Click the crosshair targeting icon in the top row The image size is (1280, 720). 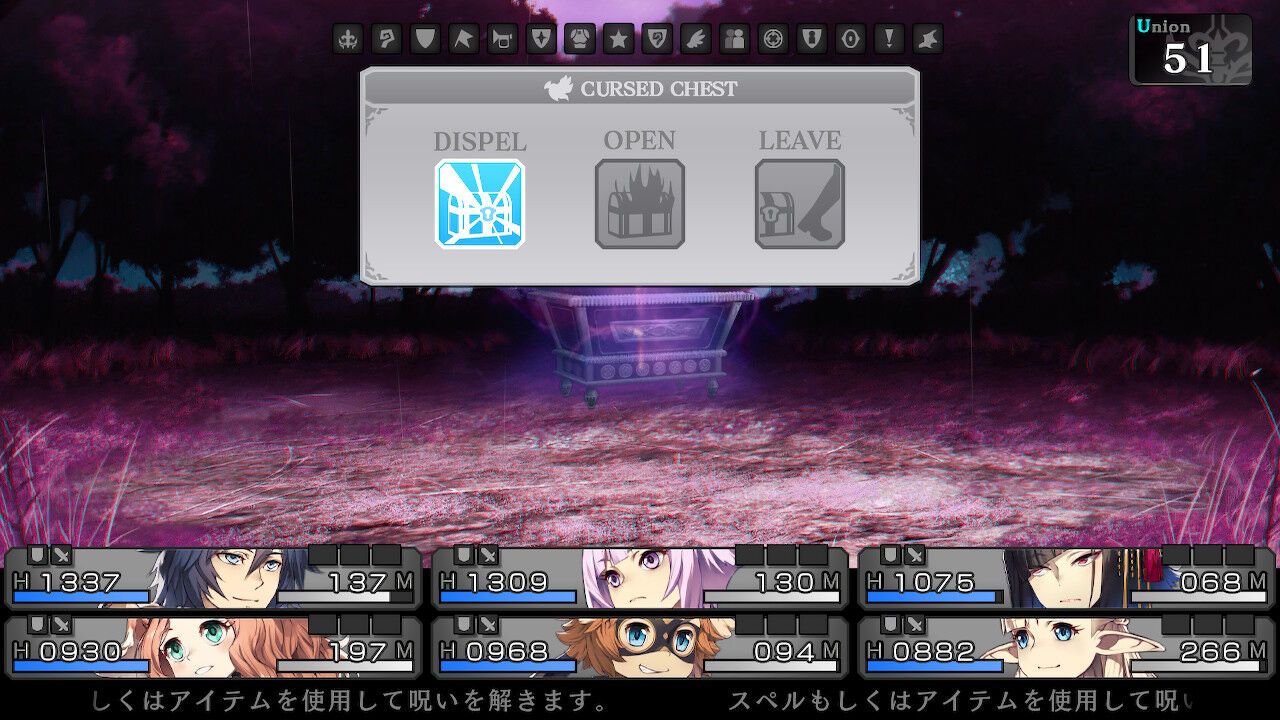click(774, 40)
